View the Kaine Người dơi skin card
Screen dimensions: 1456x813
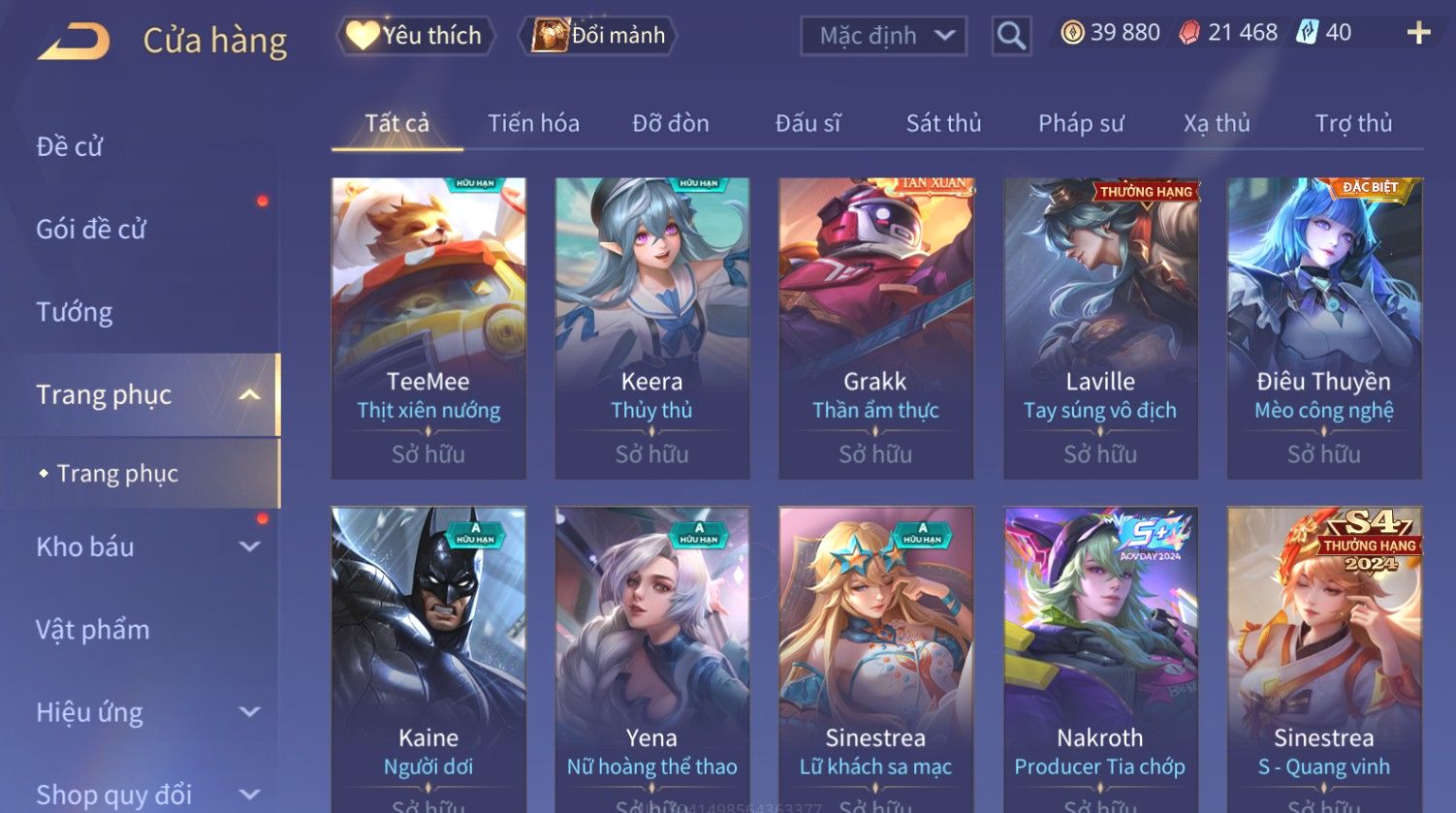click(x=428, y=659)
